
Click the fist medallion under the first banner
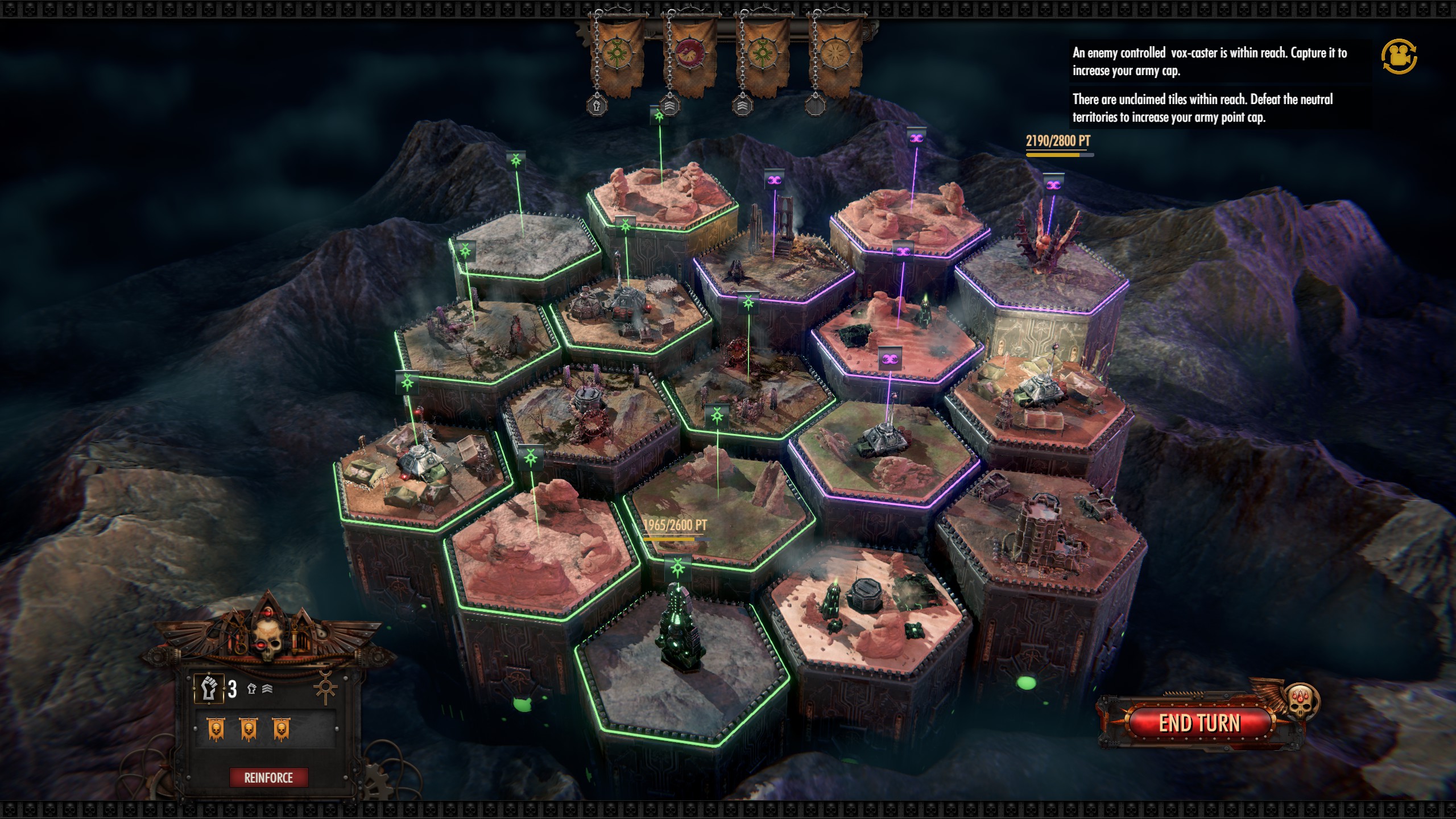click(x=597, y=105)
